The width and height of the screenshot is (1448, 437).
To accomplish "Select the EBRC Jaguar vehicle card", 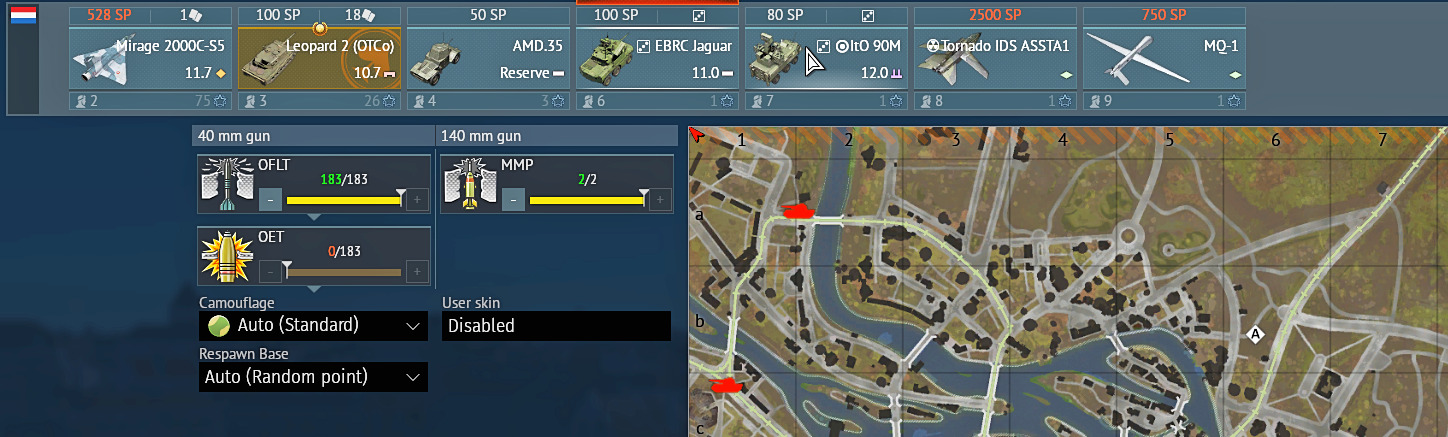I will 656,58.
